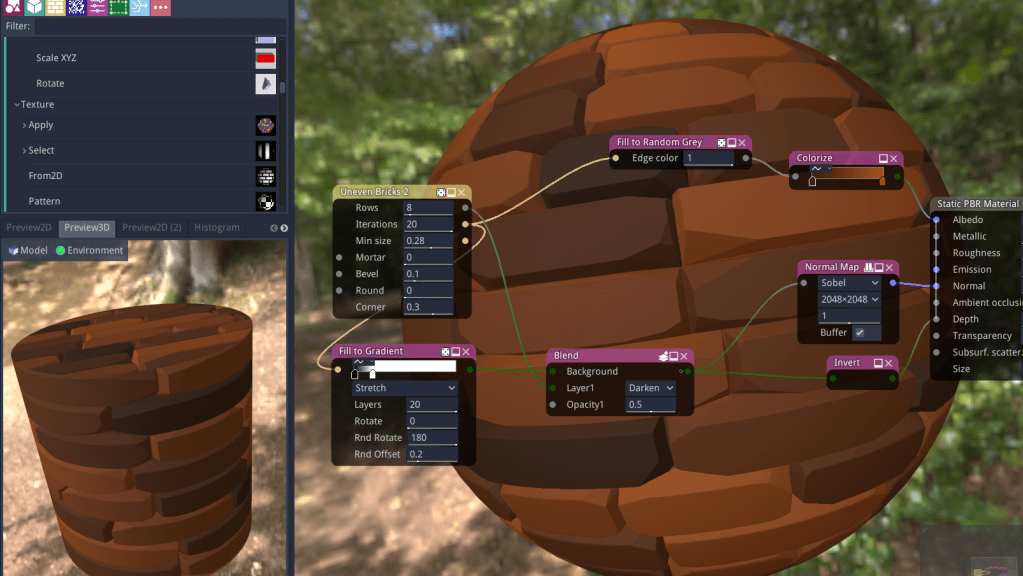Click the Rows value field in Uneven Bricks
The image size is (1023, 576).
(x=428, y=208)
